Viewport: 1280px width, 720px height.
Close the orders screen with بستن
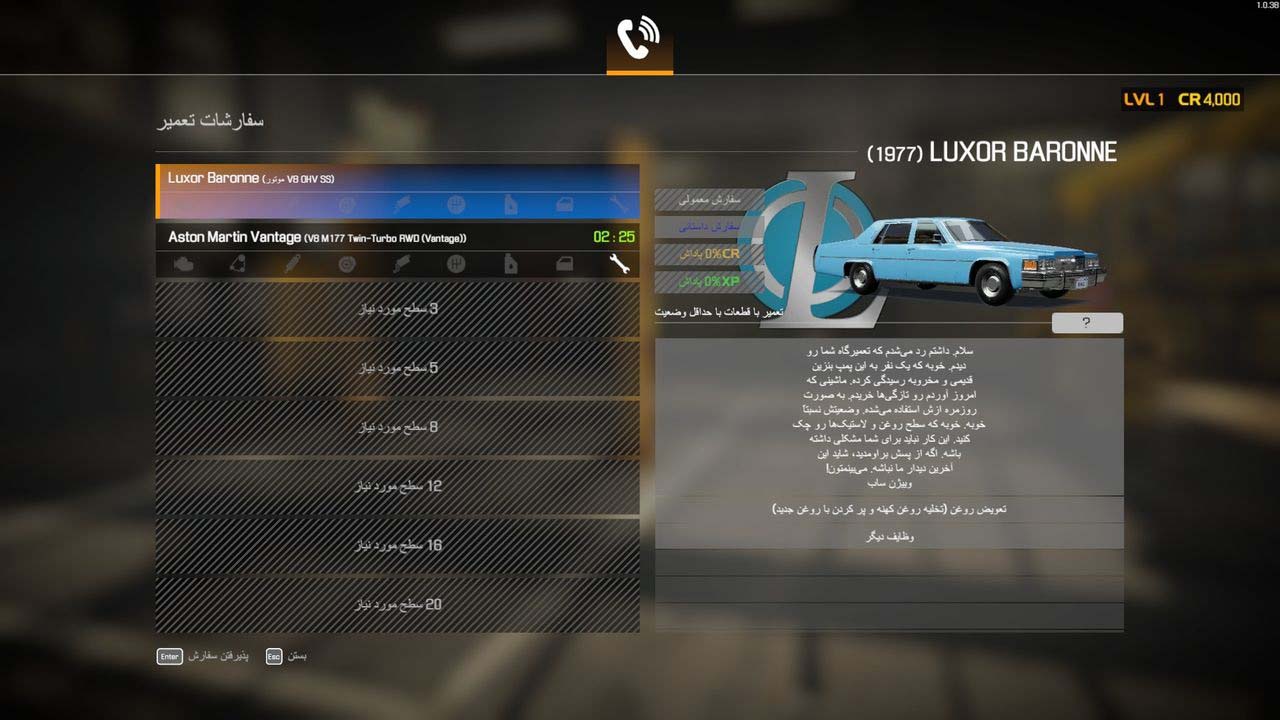[x=286, y=656]
